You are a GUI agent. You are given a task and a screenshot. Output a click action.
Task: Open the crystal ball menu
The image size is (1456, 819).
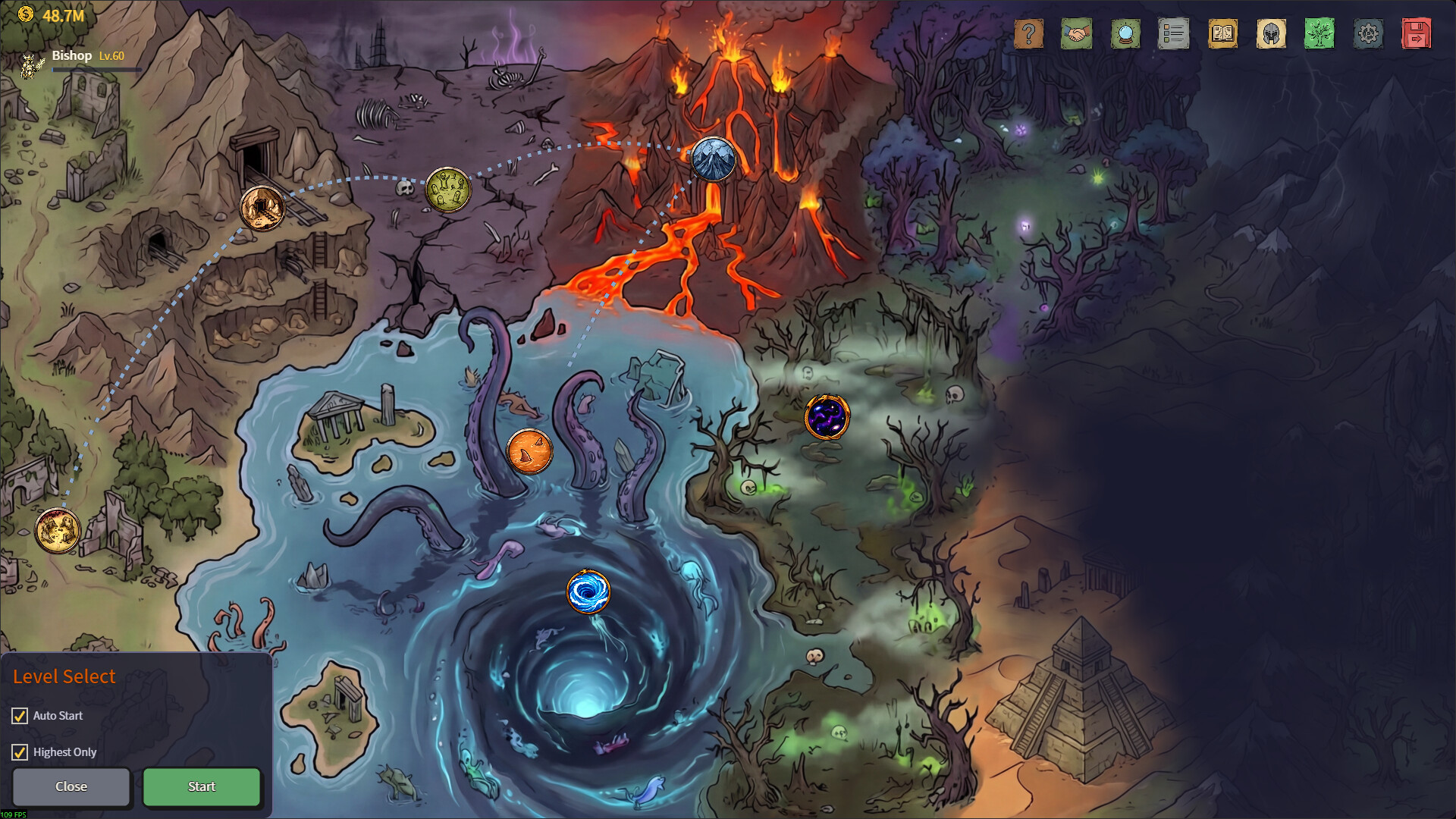pos(1125,33)
